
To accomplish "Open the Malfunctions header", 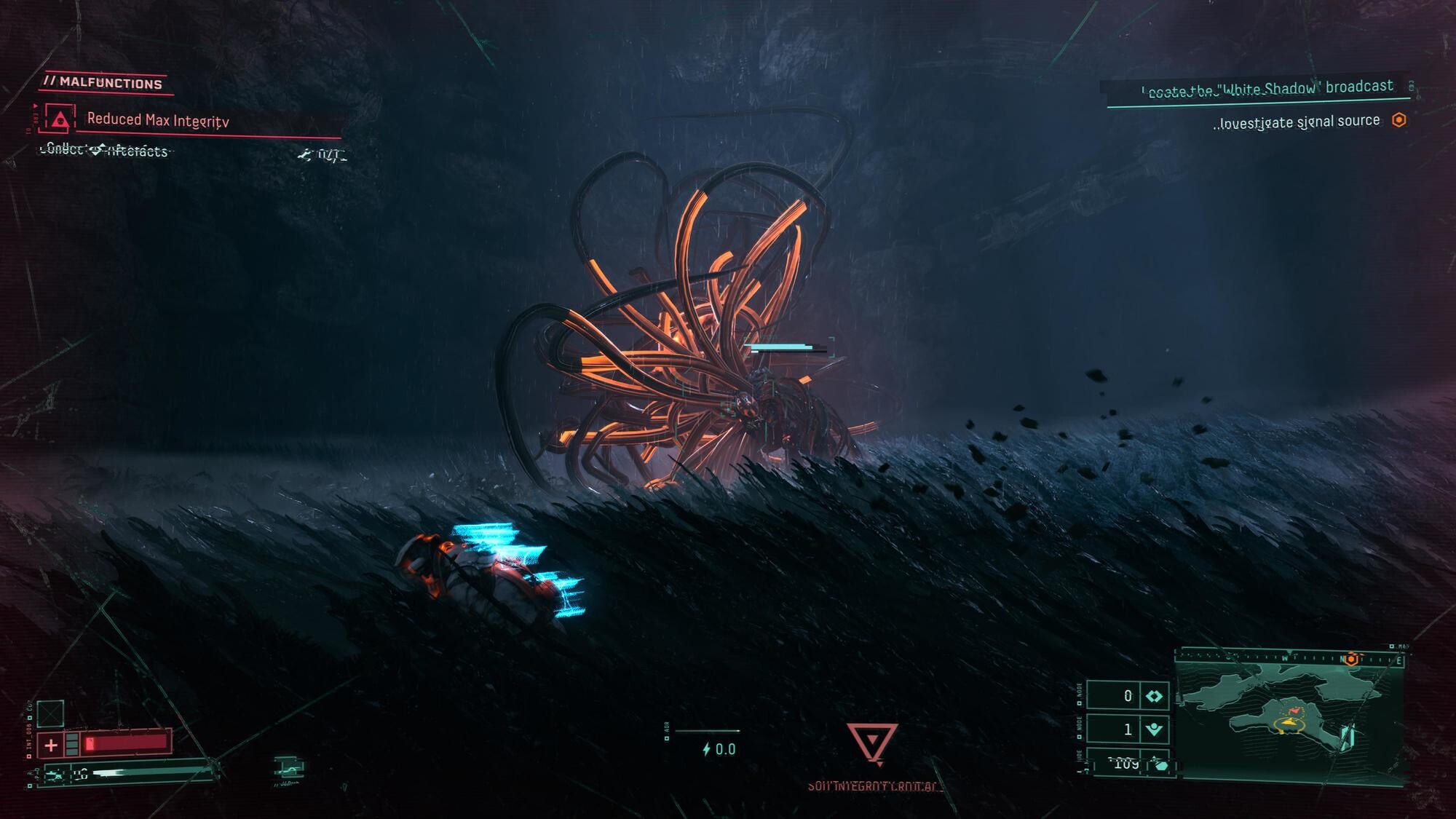I will pos(104,83).
